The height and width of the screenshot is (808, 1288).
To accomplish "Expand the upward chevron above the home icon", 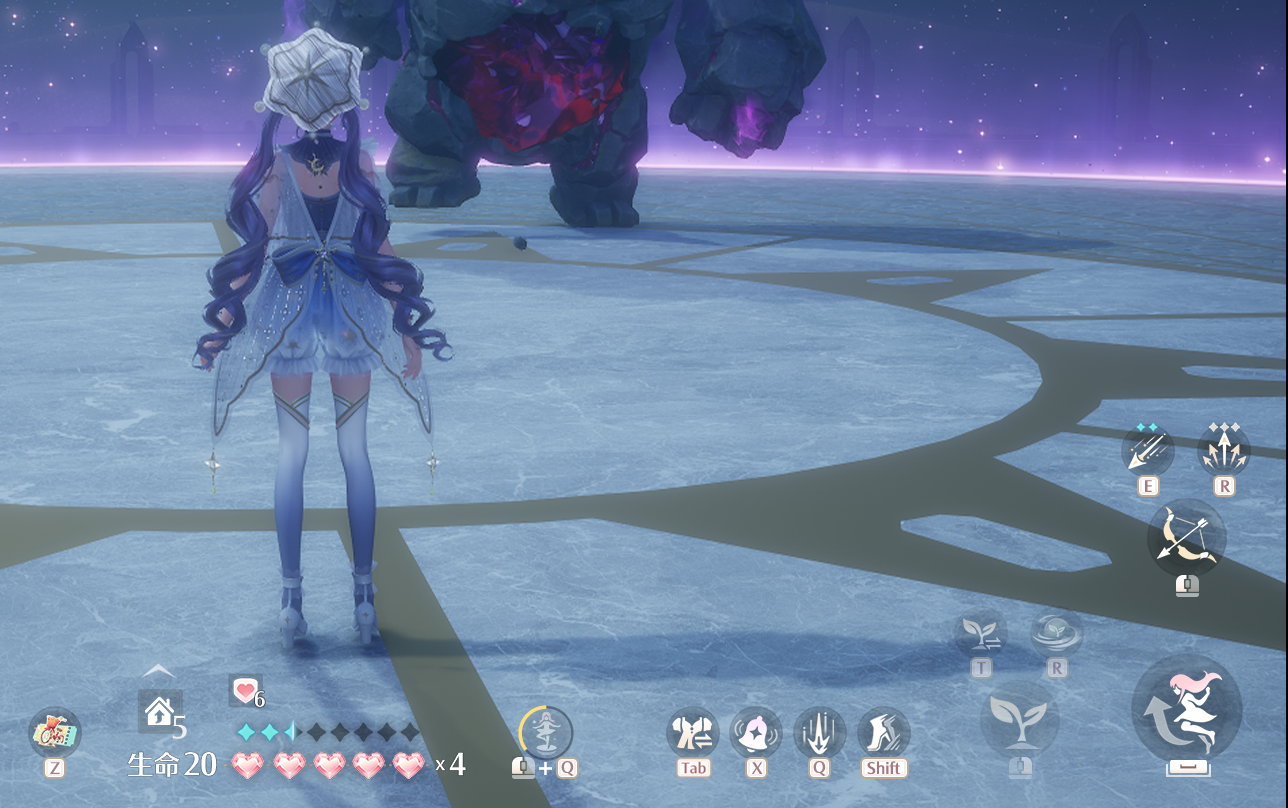I will tap(159, 671).
